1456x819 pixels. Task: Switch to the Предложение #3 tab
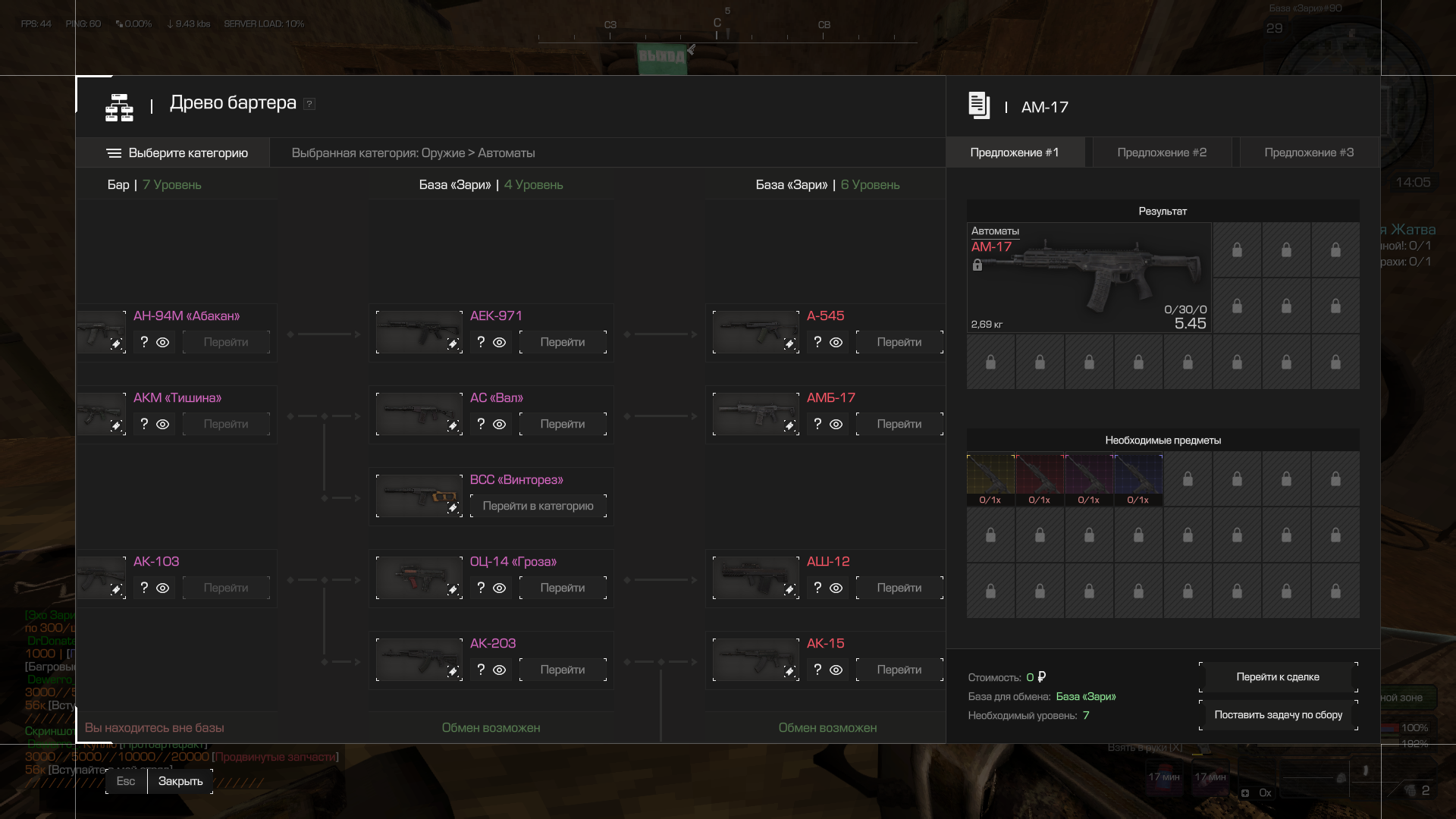(x=1309, y=152)
